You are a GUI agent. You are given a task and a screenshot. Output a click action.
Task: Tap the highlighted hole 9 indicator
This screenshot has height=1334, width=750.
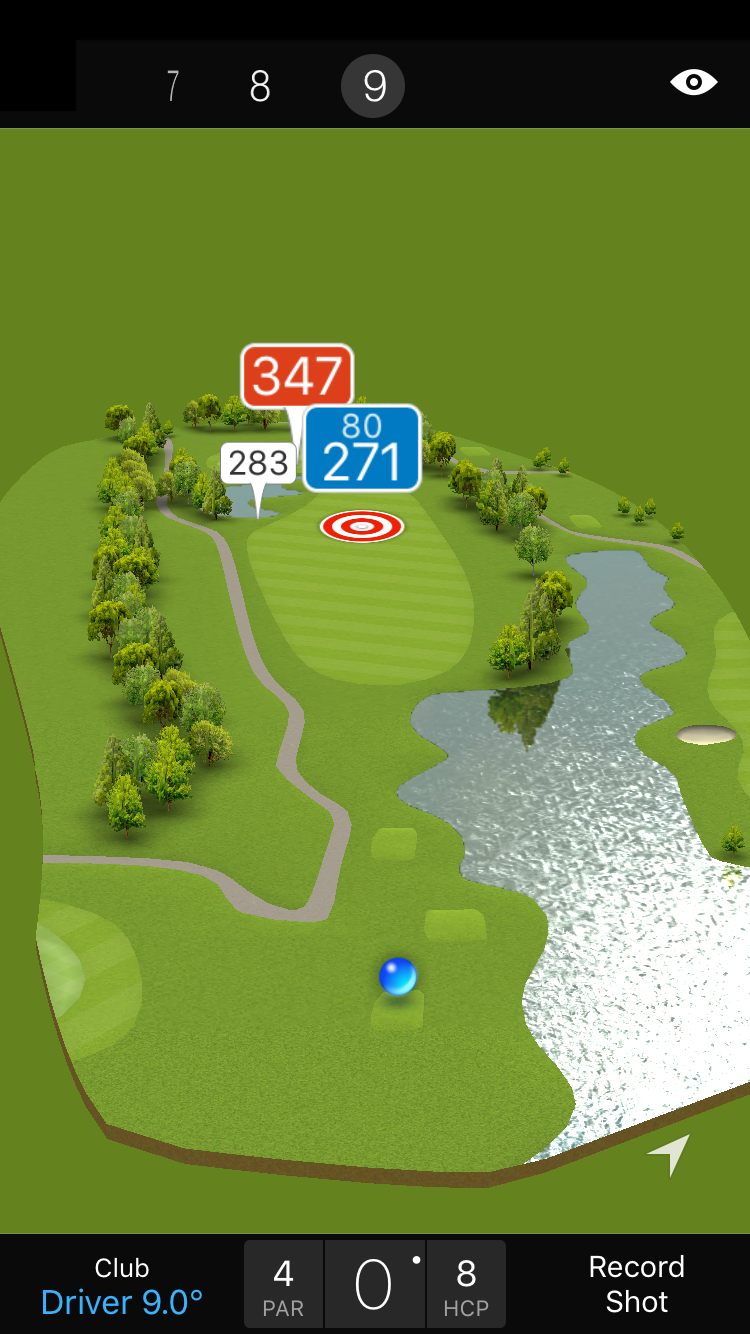tap(373, 87)
